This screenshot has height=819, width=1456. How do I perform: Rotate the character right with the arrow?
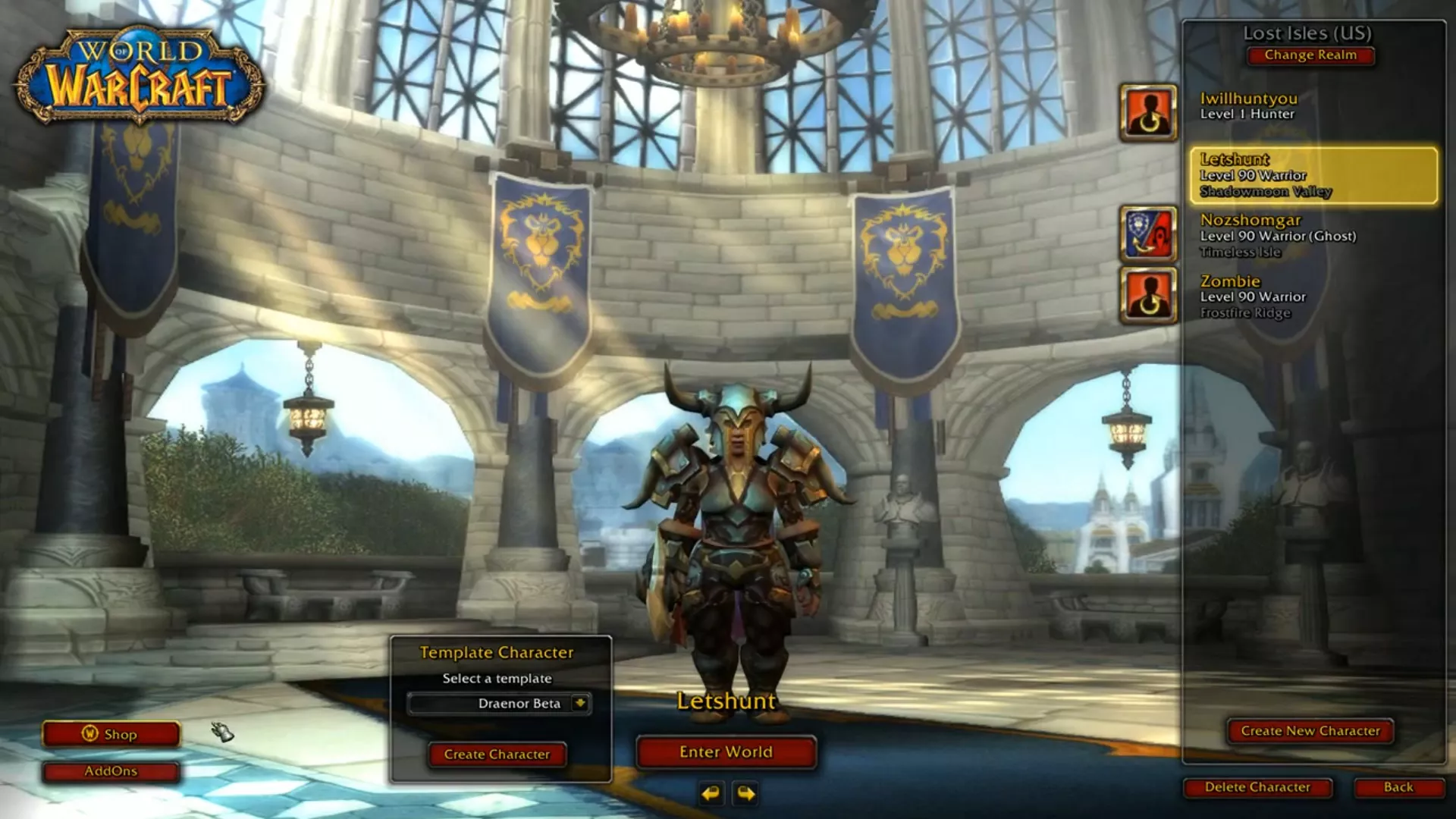[x=745, y=793]
